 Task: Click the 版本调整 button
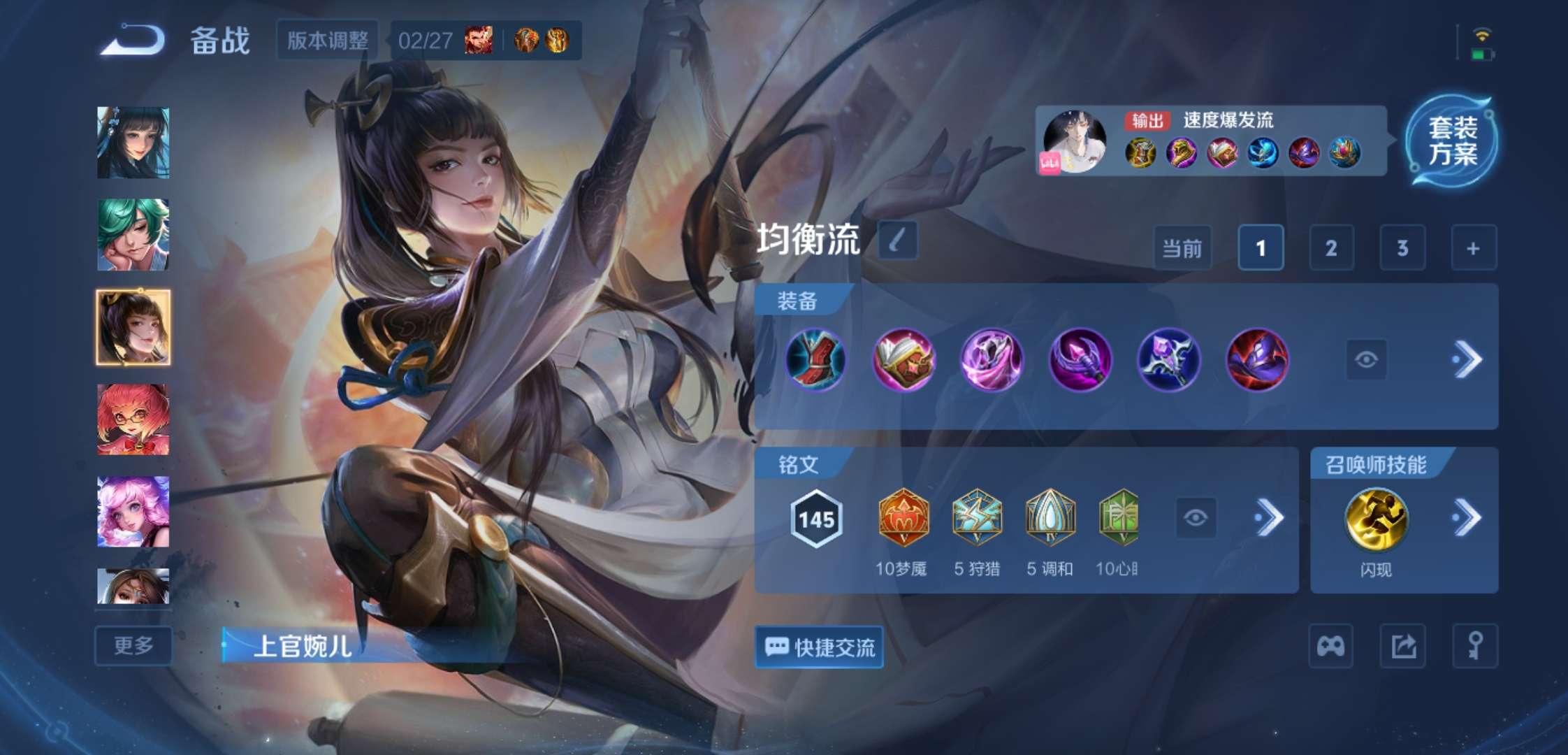[x=326, y=40]
